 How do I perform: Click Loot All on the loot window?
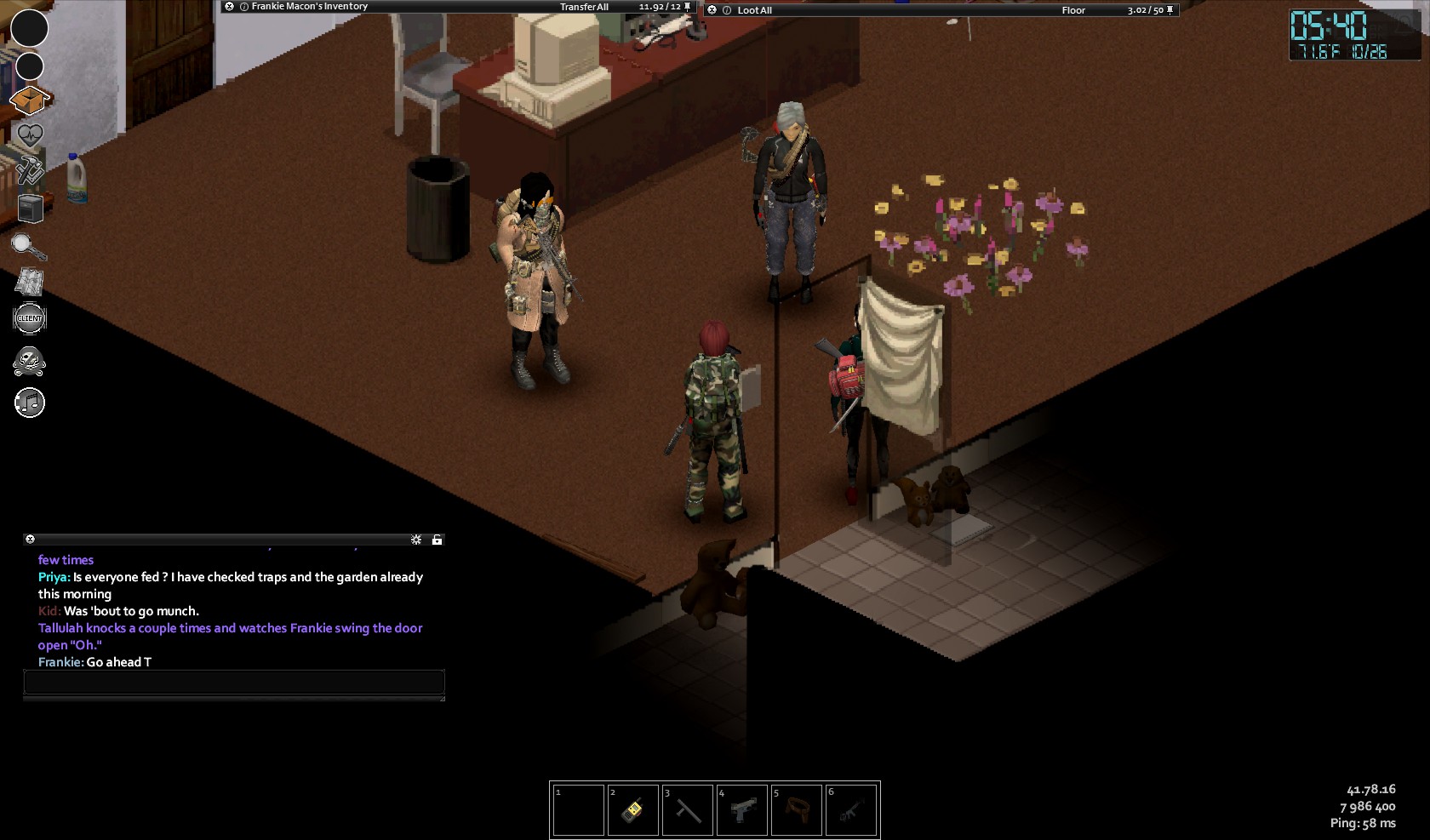pos(754,10)
